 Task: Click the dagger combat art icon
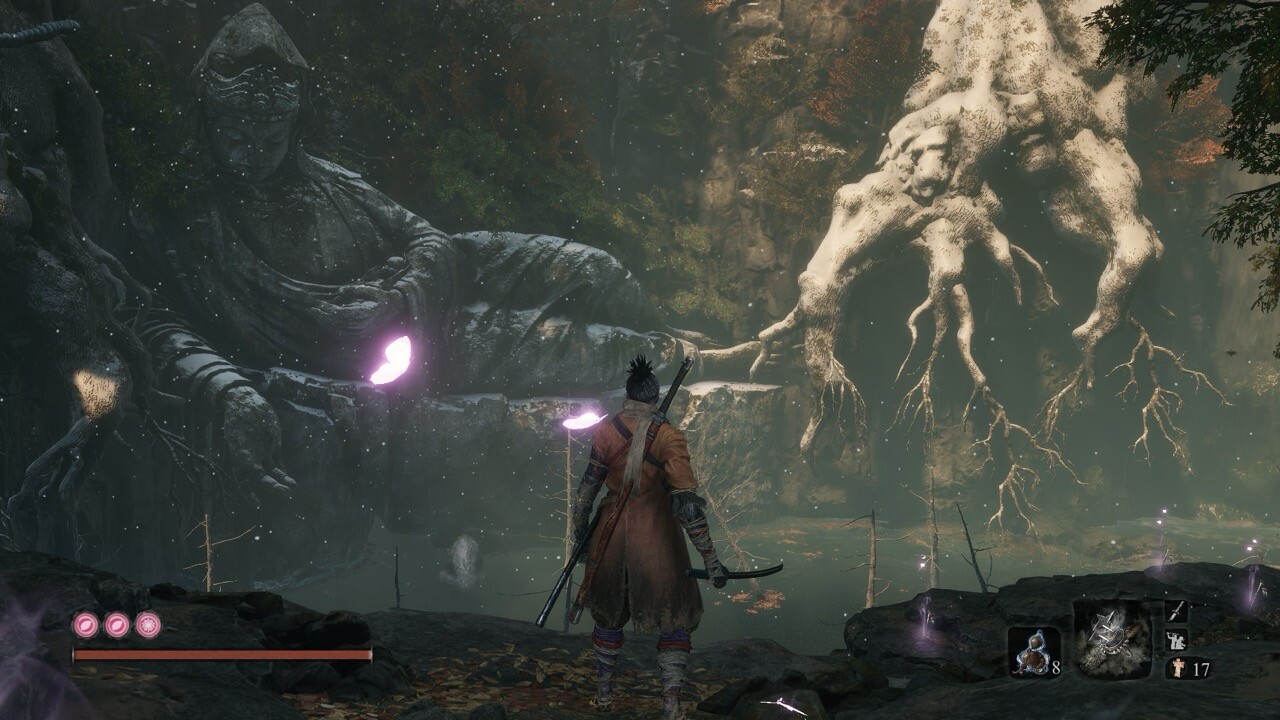pos(1177,611)
